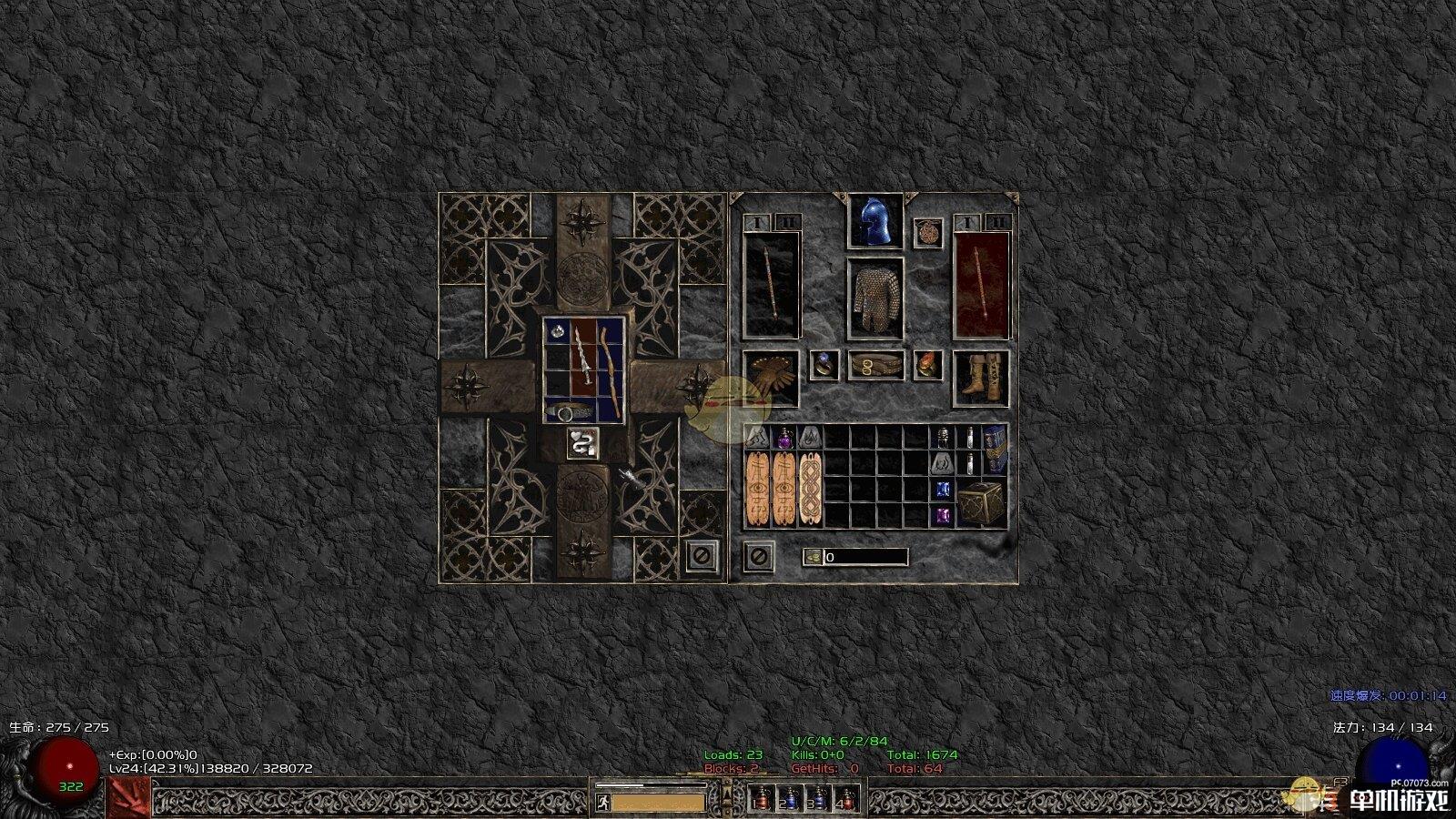
Task: Close the inventory panel
Action: click(x=758, y=555)
